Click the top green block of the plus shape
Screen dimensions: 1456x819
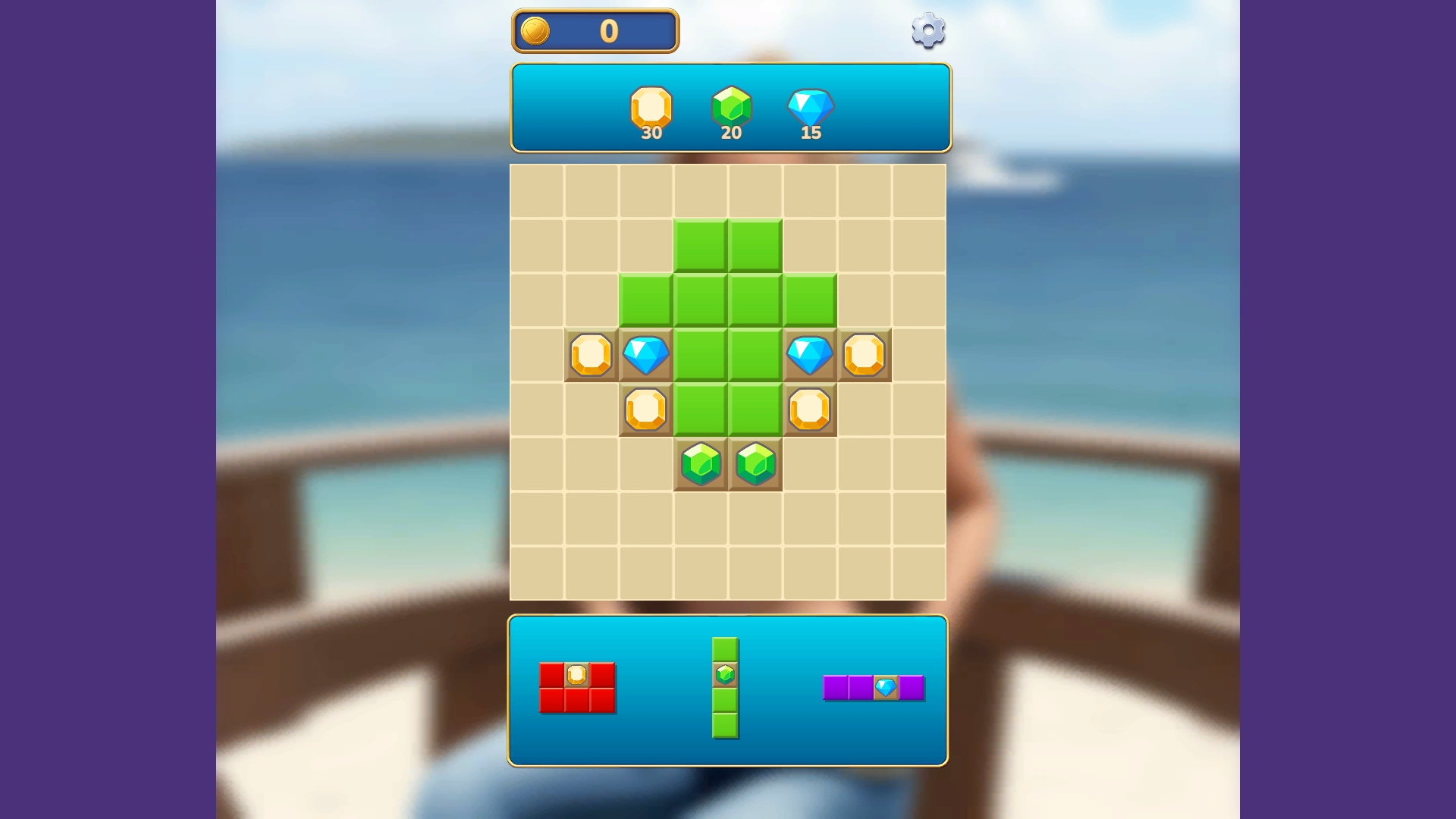[701, 243]
